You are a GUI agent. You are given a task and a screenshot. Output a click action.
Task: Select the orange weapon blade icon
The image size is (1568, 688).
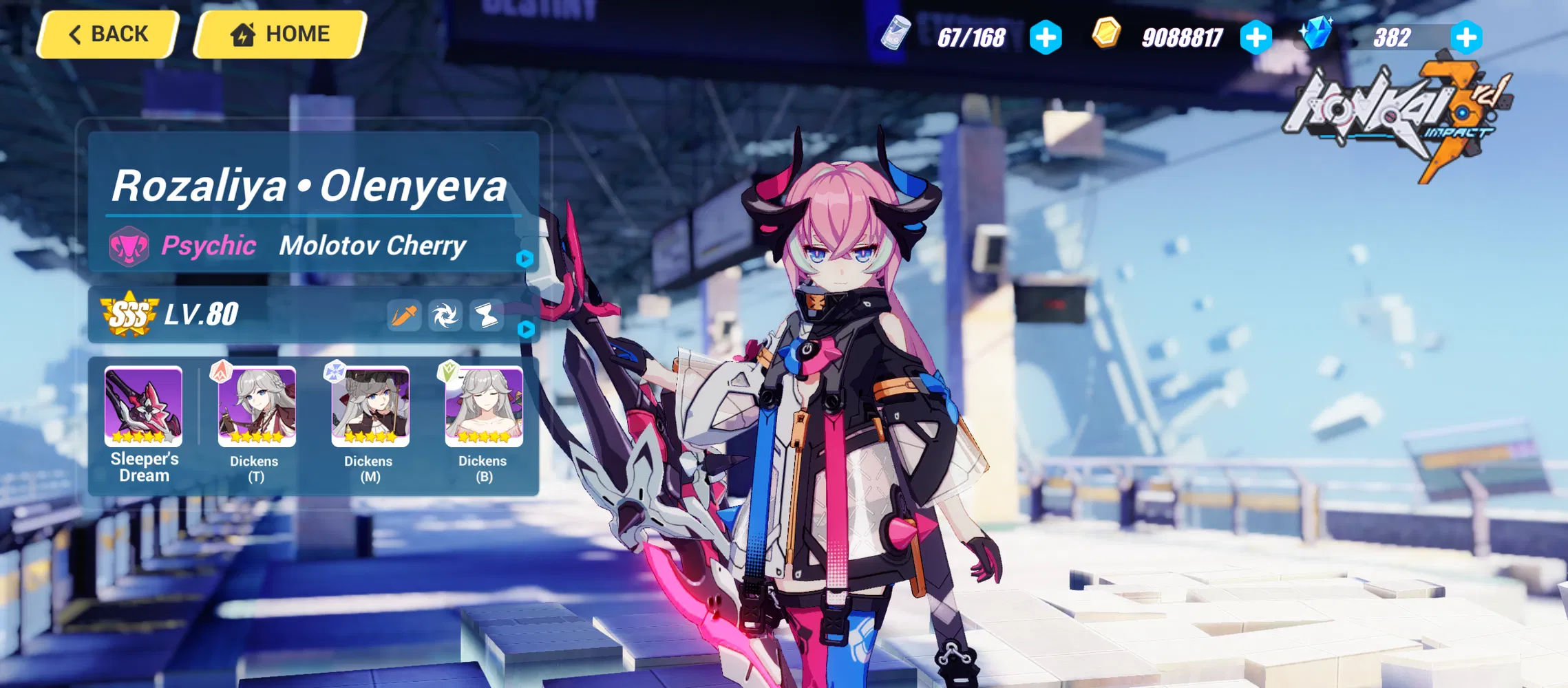tap(404, 314)
